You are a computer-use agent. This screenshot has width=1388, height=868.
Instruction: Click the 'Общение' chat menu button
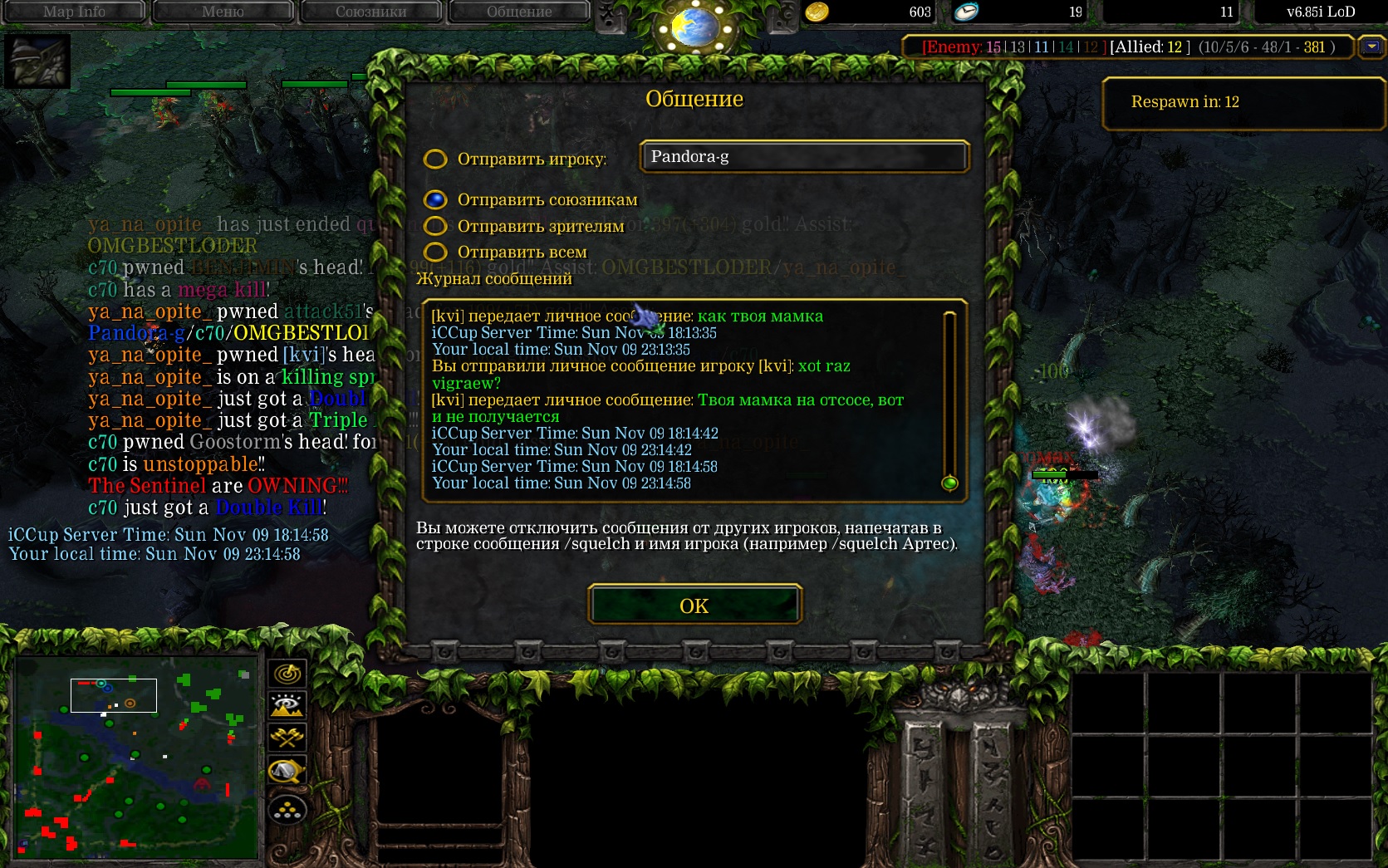click(x=519, y=12)
